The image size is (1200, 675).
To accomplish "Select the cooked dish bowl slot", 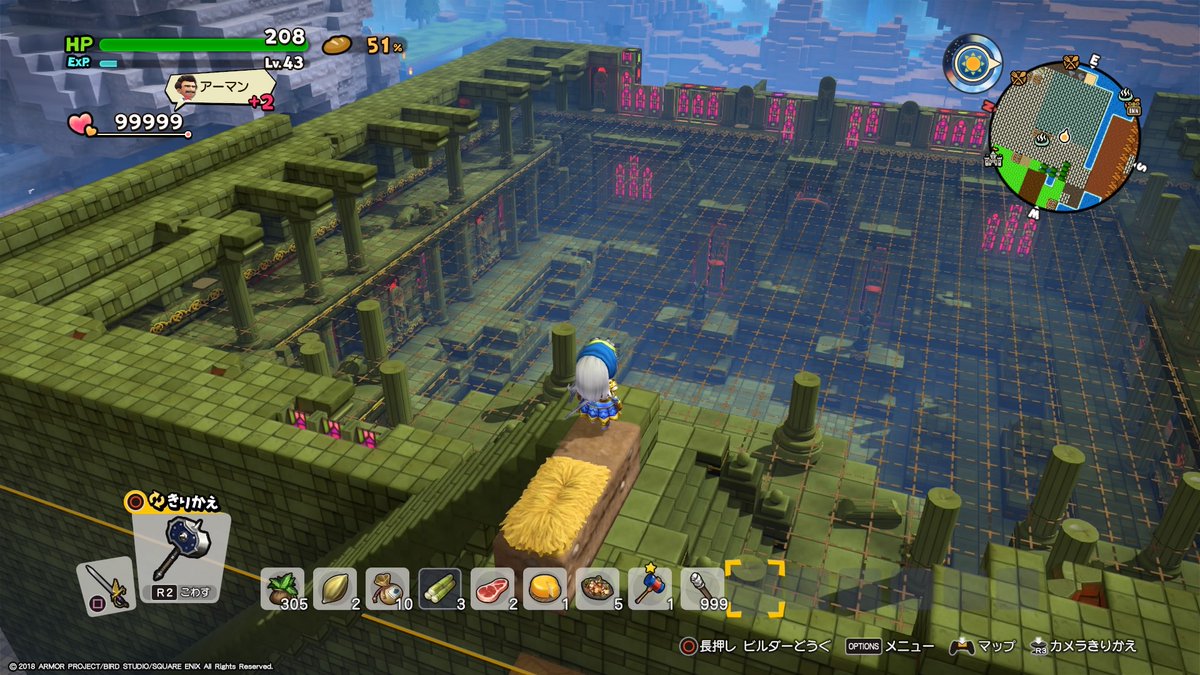I will [x=597, y=588].
